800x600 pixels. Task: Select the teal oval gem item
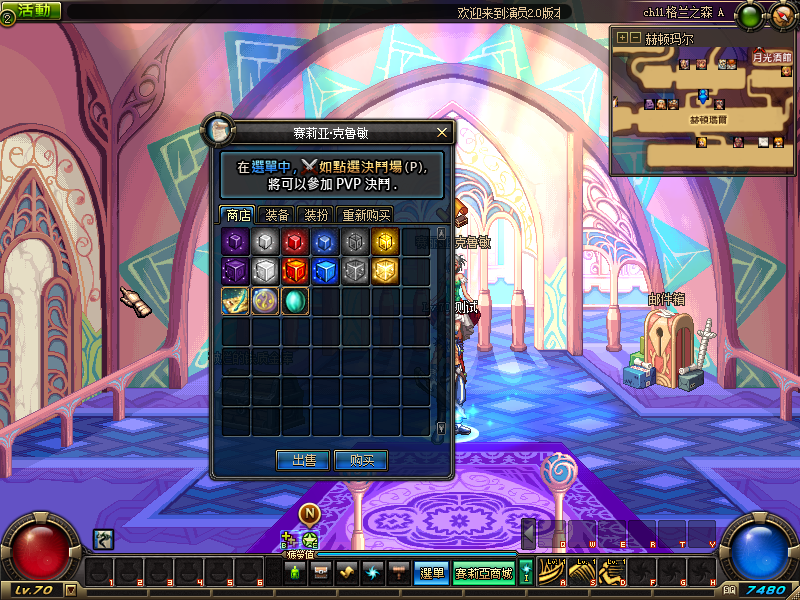[x=295, y=301]
